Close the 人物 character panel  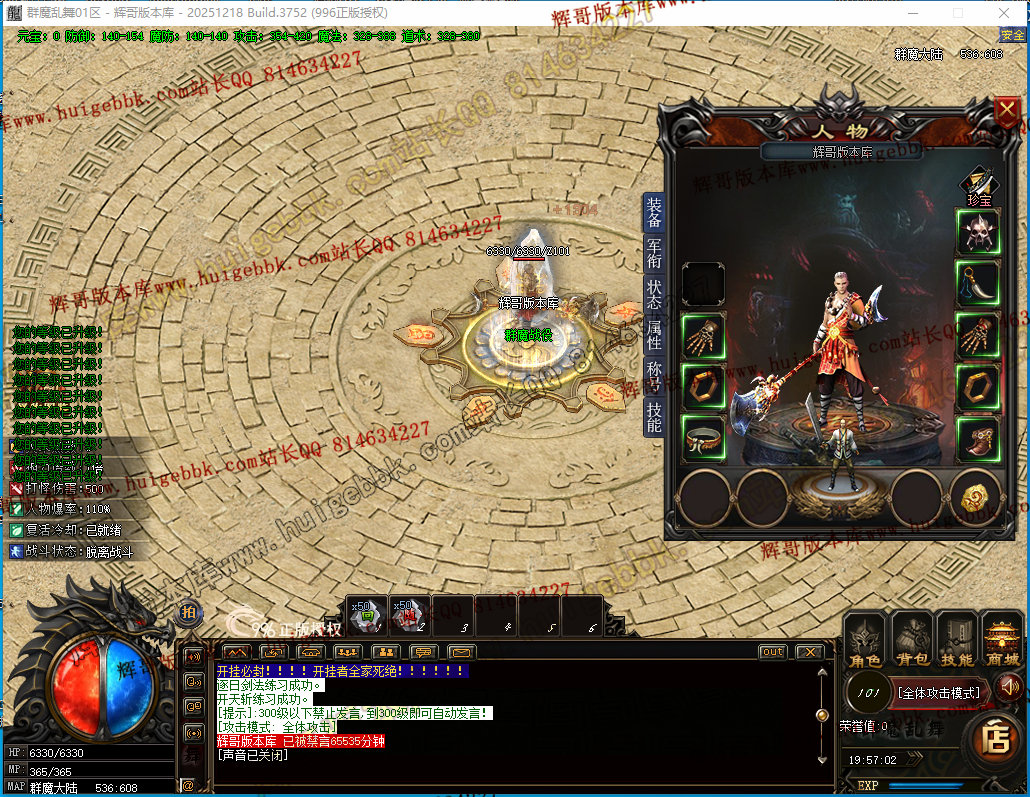point(1006,112)
